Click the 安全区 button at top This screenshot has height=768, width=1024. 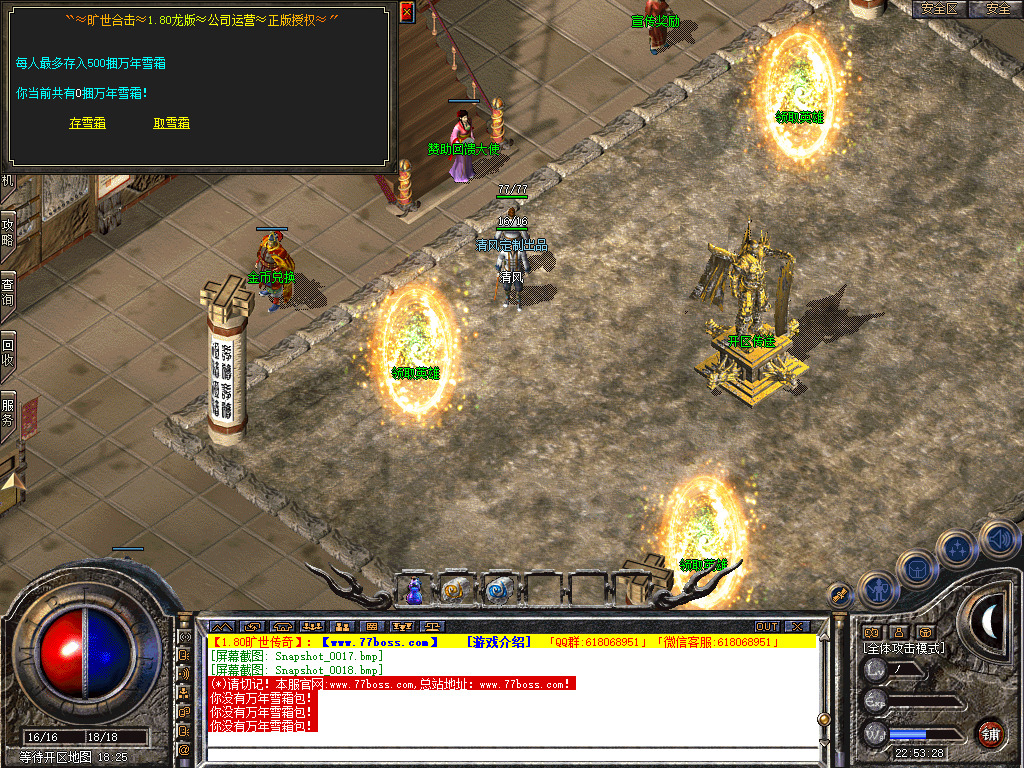click(x=939, y=8)
